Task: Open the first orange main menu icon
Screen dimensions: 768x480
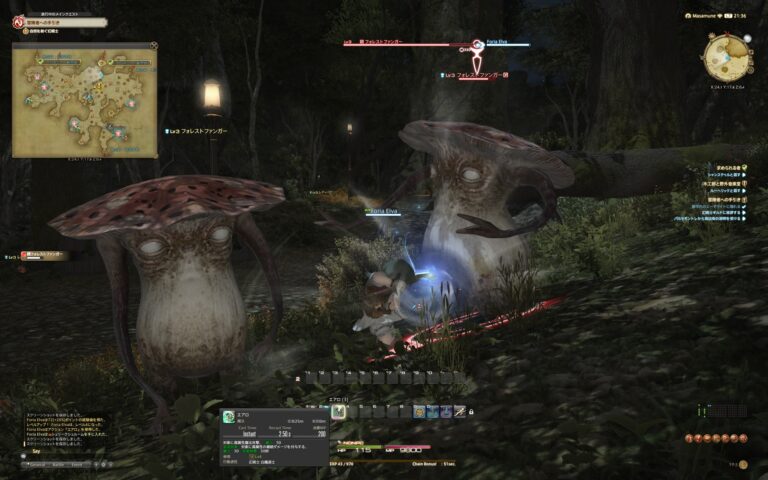Action: coord(689,439)
